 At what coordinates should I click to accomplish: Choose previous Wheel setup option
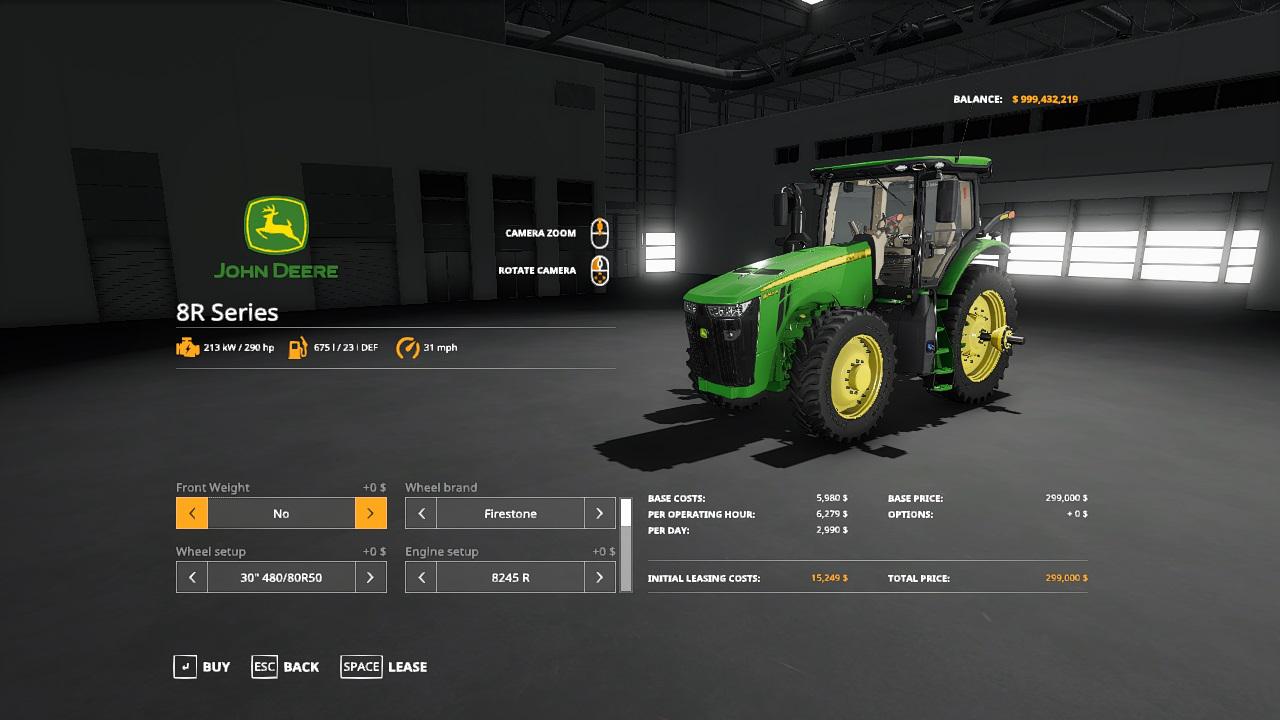[192, 578]
